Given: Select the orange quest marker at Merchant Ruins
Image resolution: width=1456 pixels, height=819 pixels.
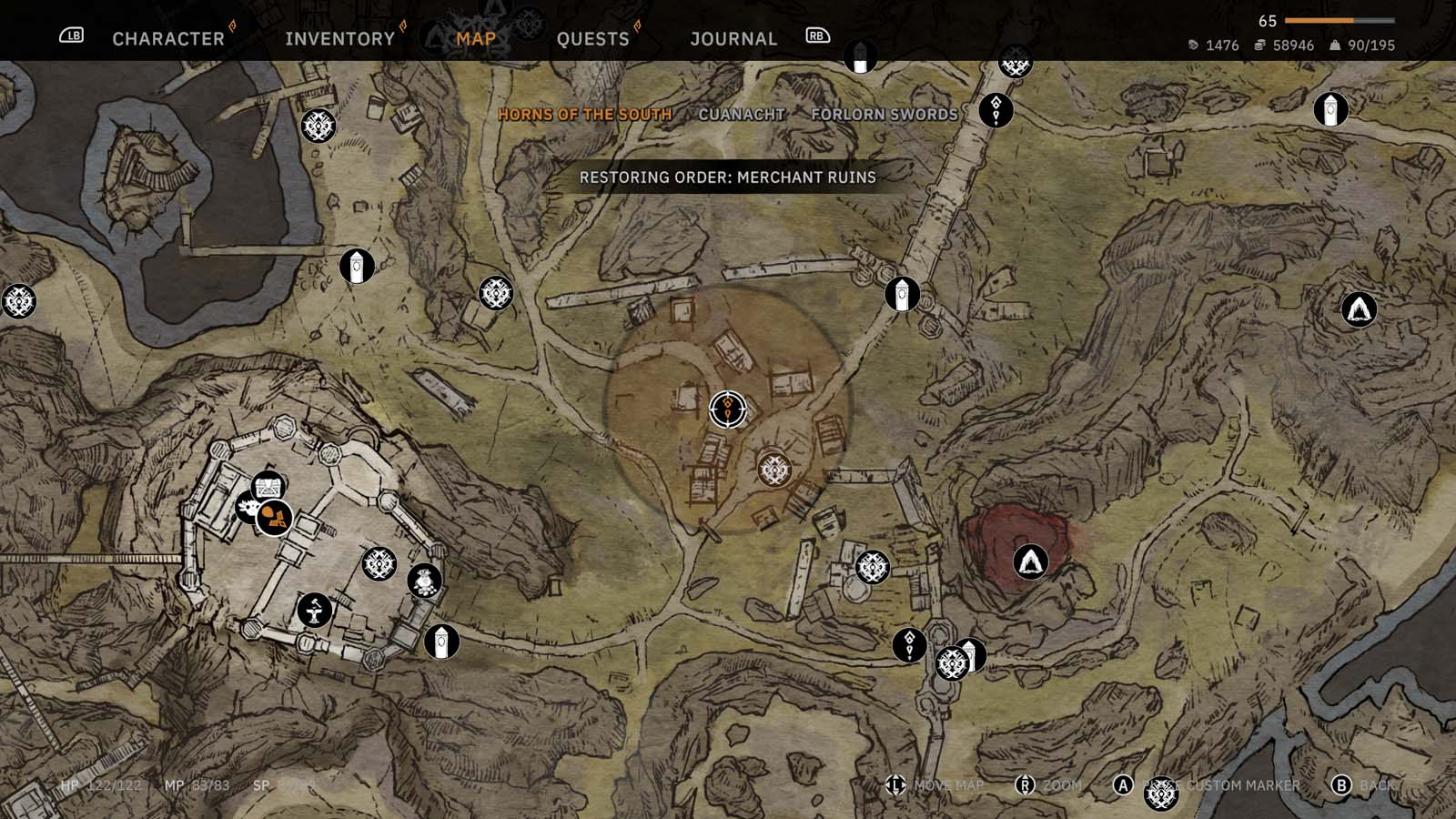Looking at the screenshot, I should pyautogui.click(x=727, y=408).
